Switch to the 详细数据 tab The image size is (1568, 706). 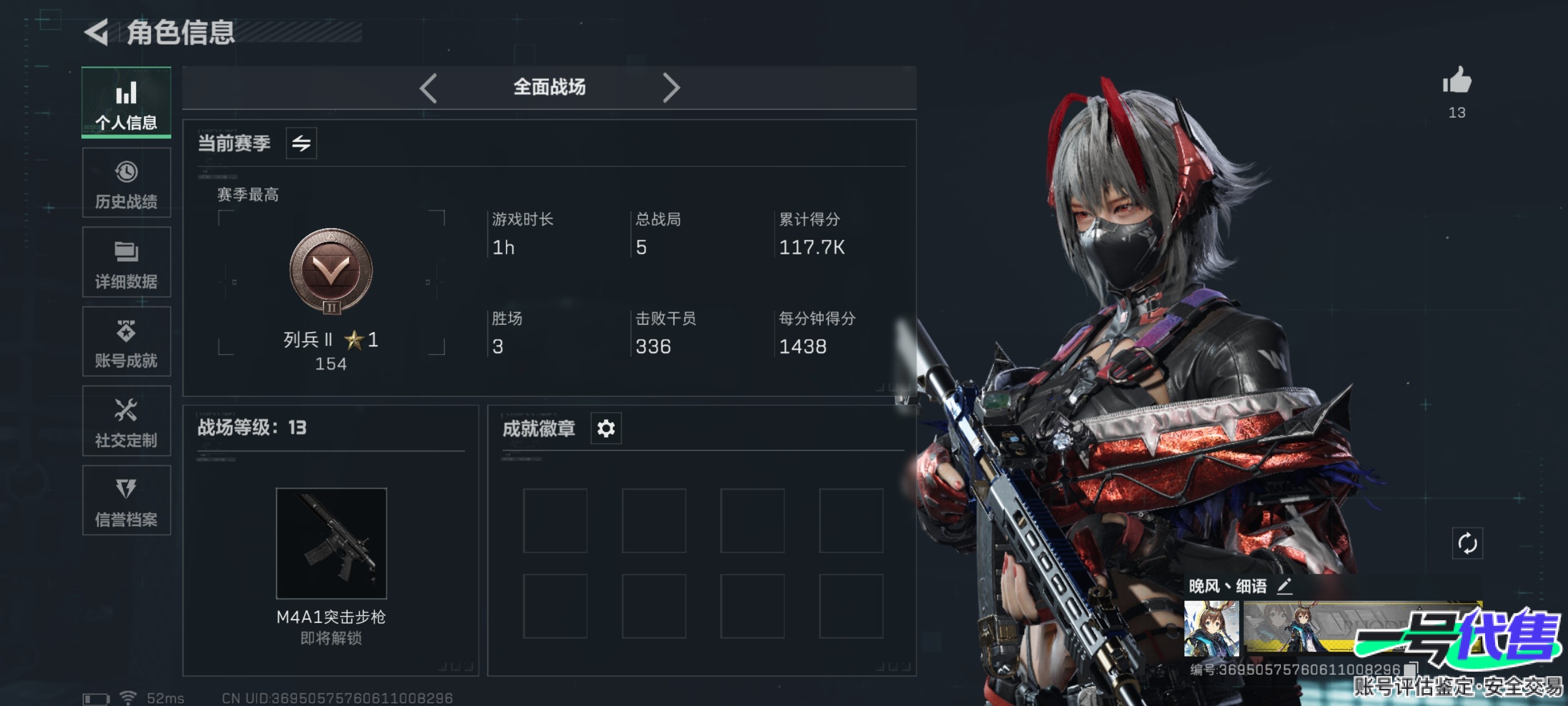(x=126, y=263)
